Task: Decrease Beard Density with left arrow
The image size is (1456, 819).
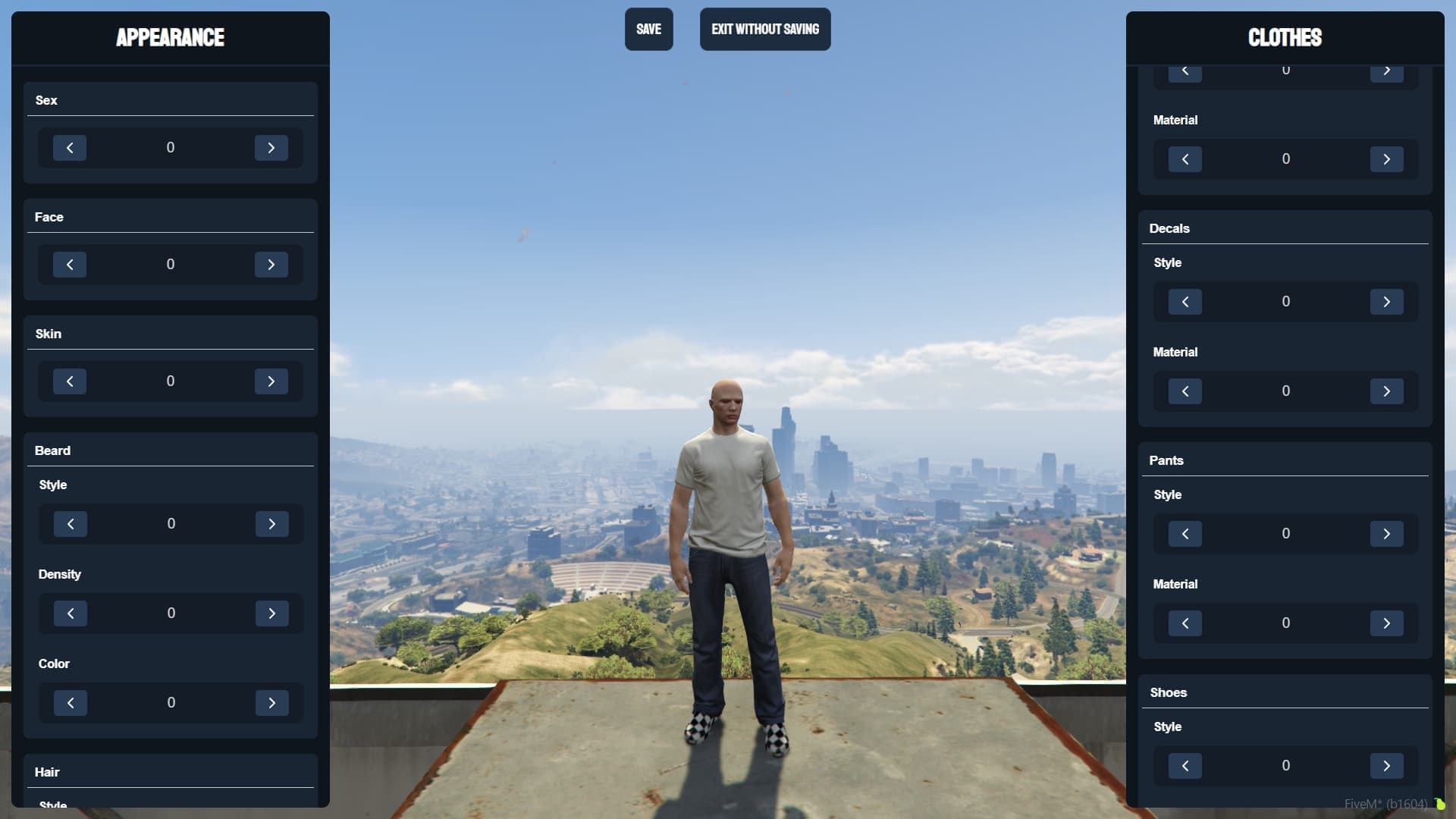Action: [71, 613]
